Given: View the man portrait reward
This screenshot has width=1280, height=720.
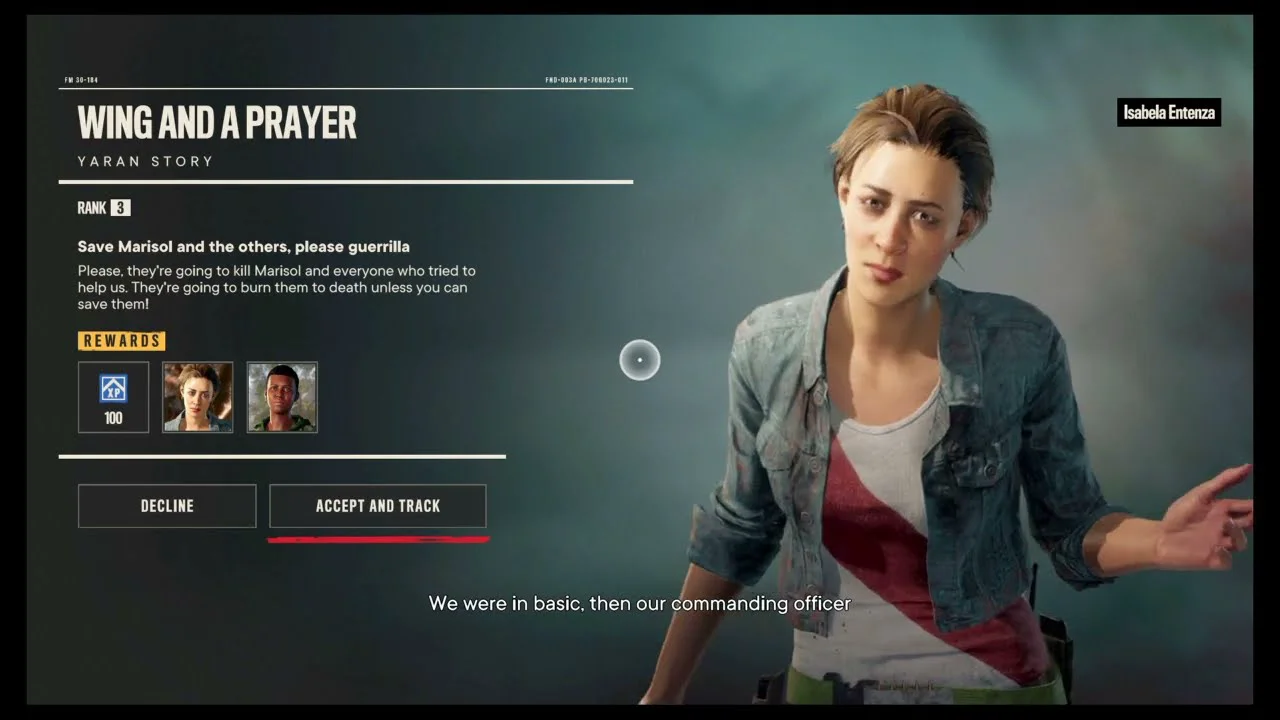Looking at the screenshot, I should [x=282, y=397].
